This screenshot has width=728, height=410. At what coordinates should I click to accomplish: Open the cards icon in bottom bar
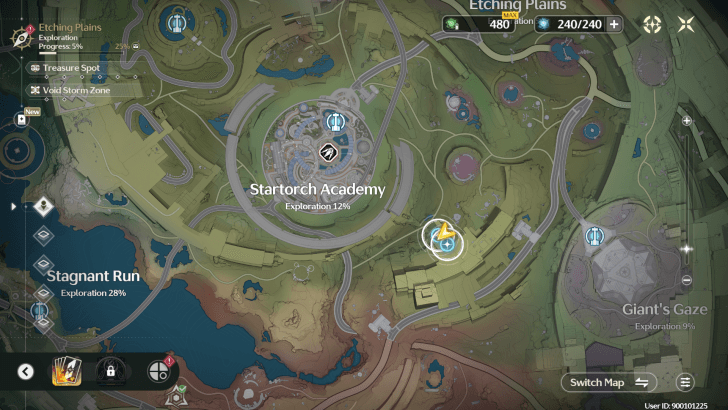[67, 372]
